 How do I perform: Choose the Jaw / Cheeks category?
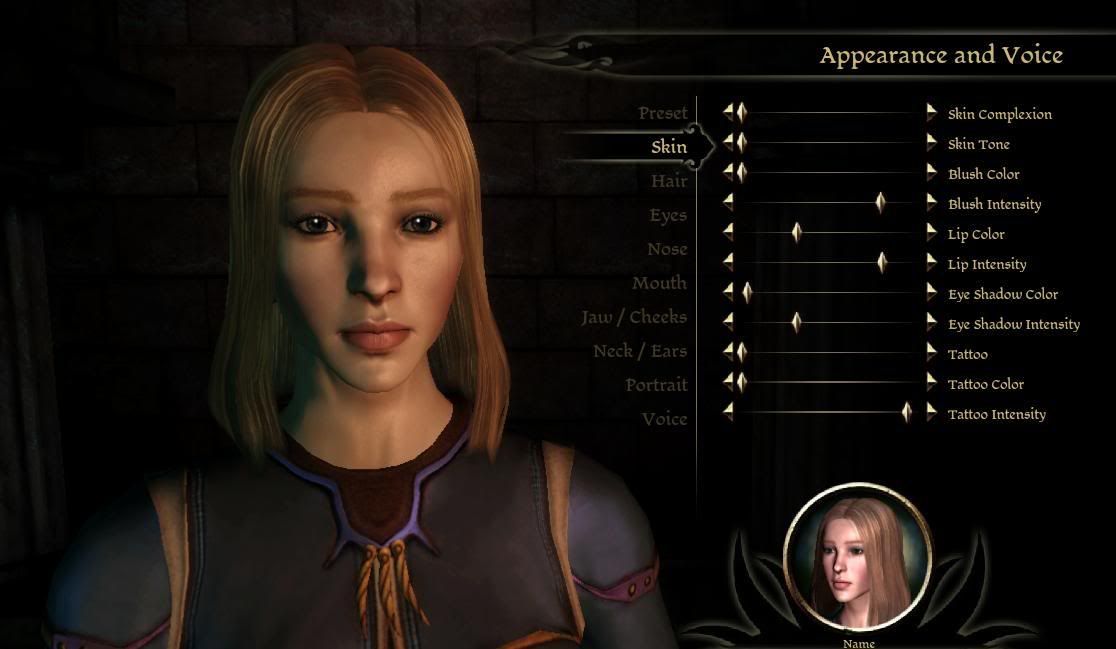(634, 317)
